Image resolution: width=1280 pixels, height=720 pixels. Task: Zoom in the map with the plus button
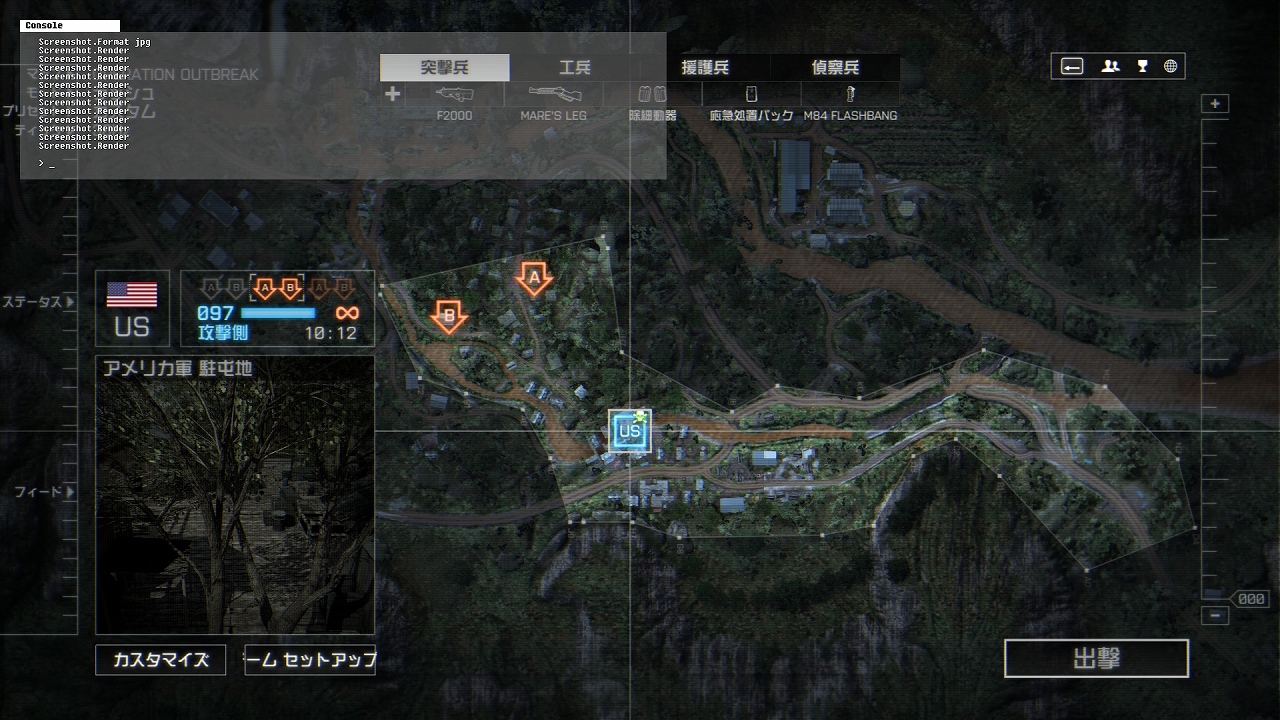[1215, 104]
